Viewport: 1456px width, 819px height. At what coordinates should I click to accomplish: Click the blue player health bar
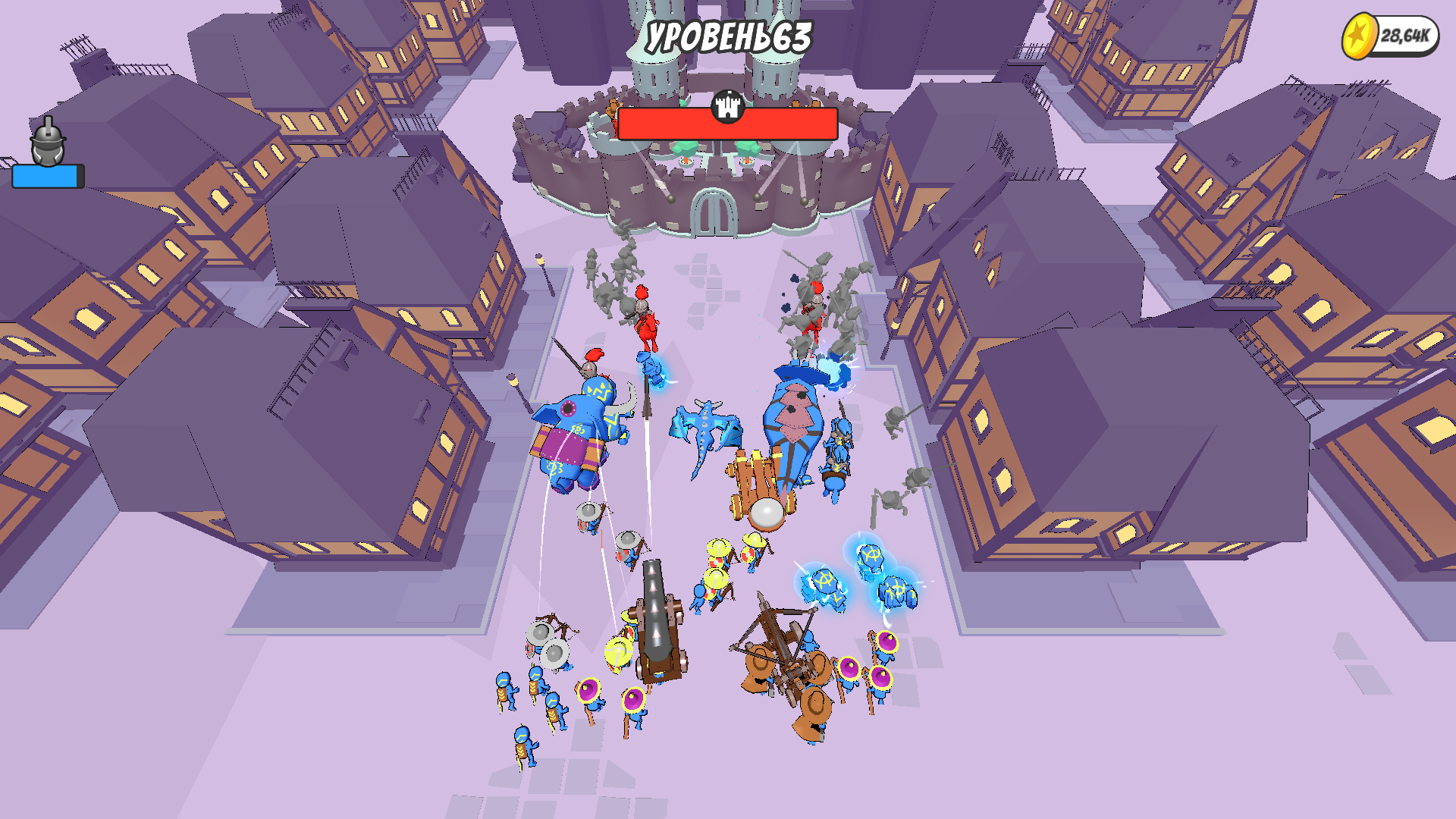pyautogui.click(x=44, y=174)
